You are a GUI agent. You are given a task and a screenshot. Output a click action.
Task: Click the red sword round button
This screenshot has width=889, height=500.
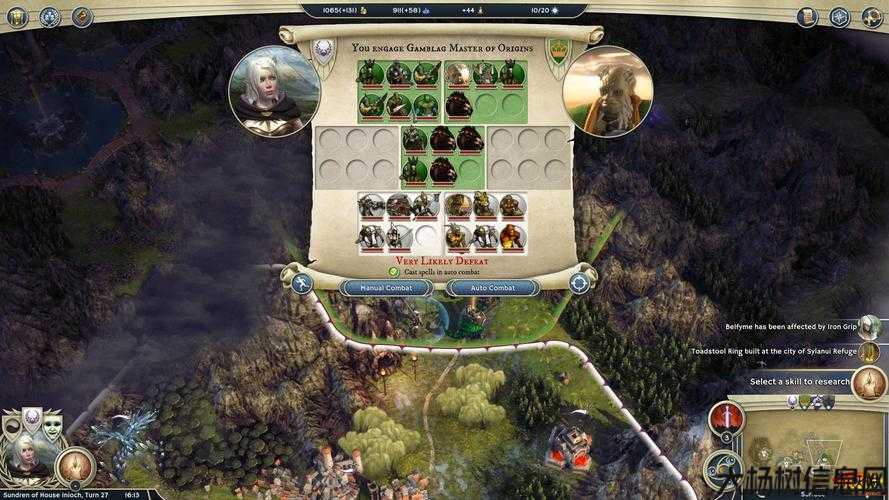tap(726, 420)
